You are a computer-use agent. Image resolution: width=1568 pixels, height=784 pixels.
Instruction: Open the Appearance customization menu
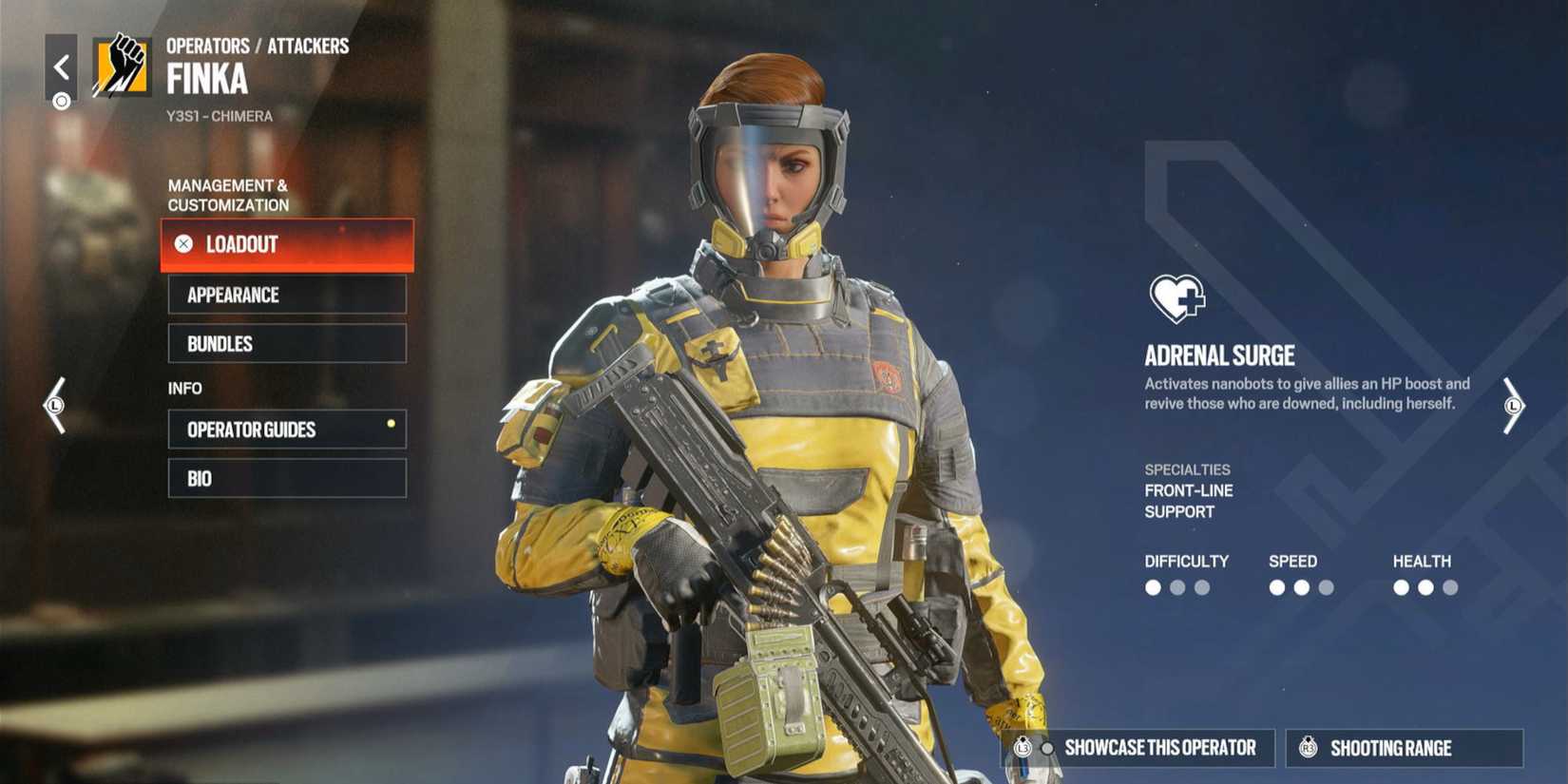click(x=285, y=295)
